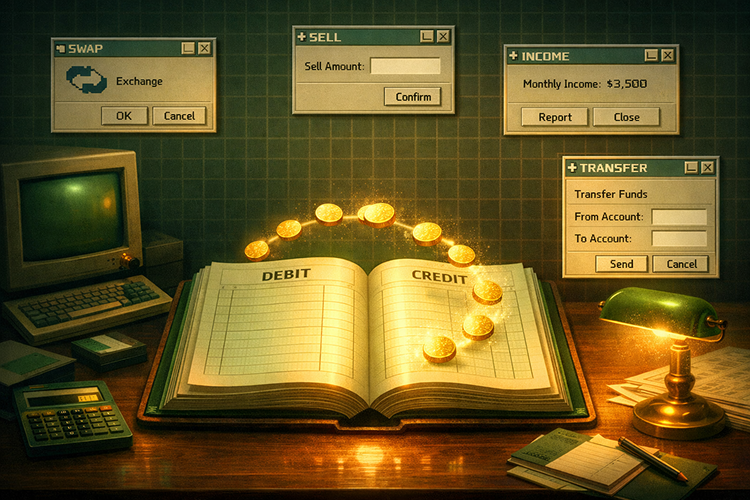Cancel the Swap exchange dialog
The image size is (750, 500).
pyautogui.click(x=179, y=116)
